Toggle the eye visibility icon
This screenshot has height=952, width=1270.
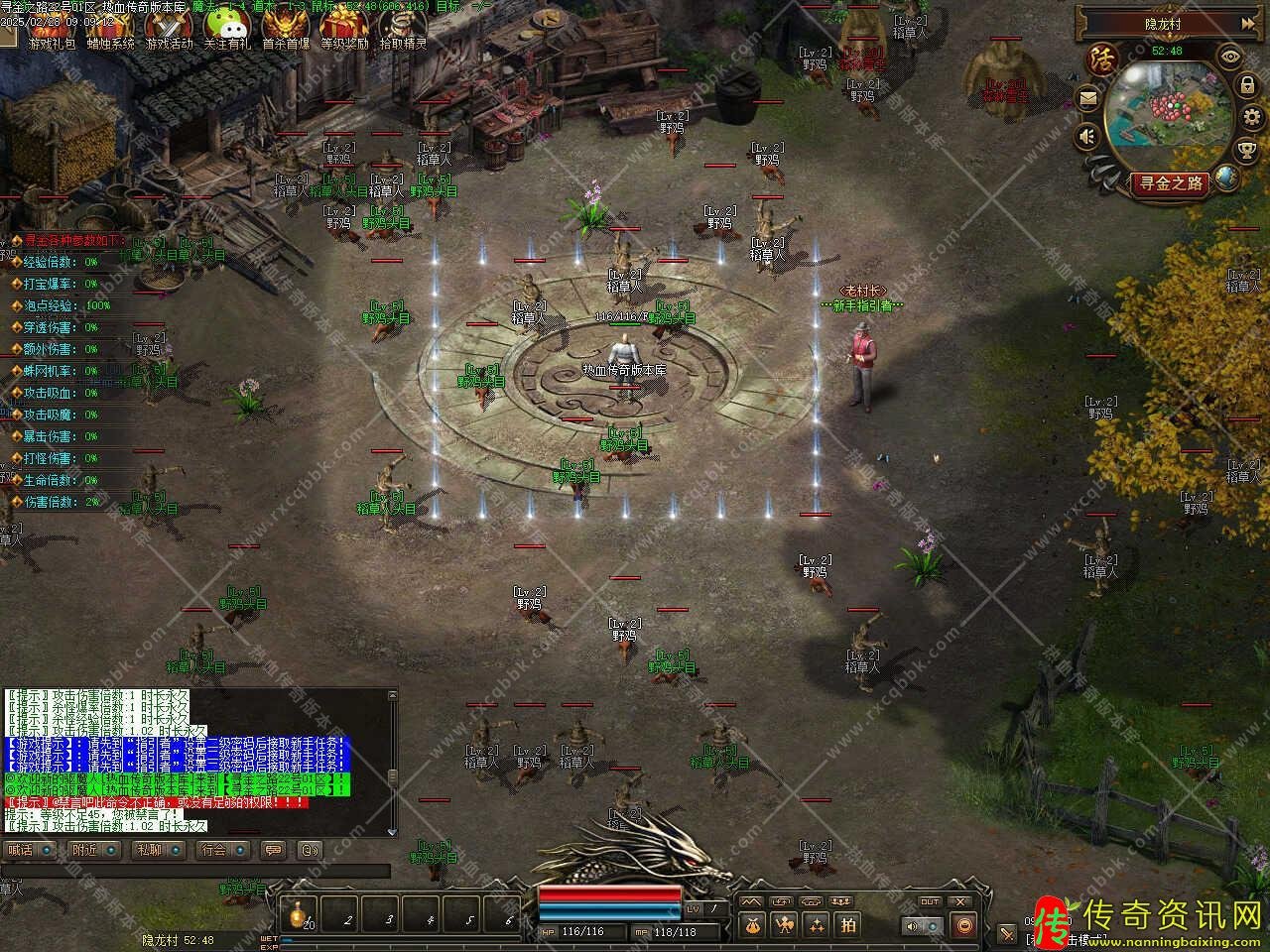[x=1231, y=57]
